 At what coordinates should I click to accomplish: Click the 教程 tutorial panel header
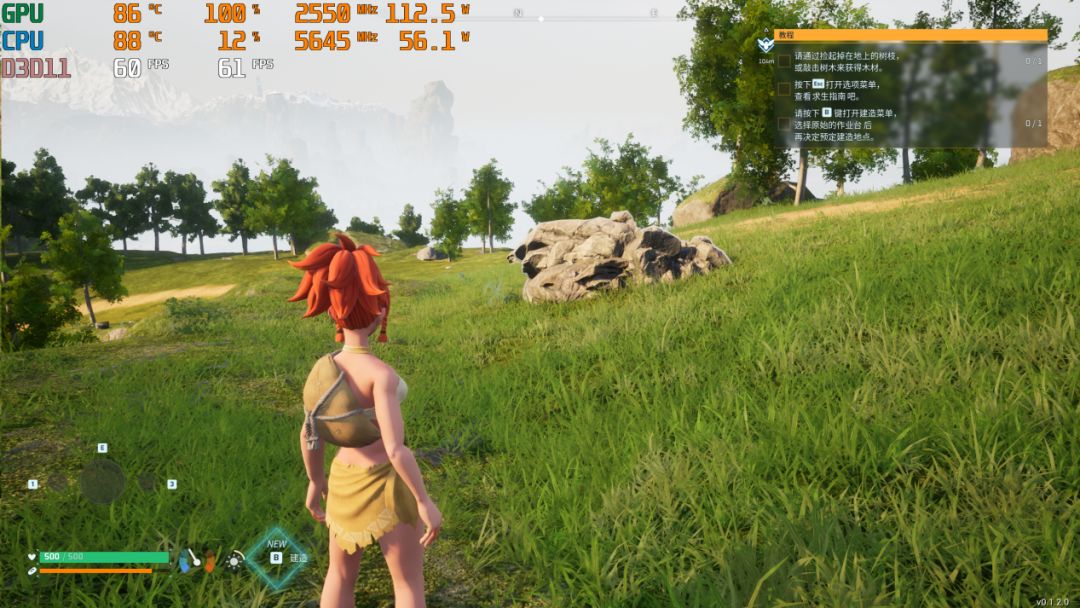point(910,35)
